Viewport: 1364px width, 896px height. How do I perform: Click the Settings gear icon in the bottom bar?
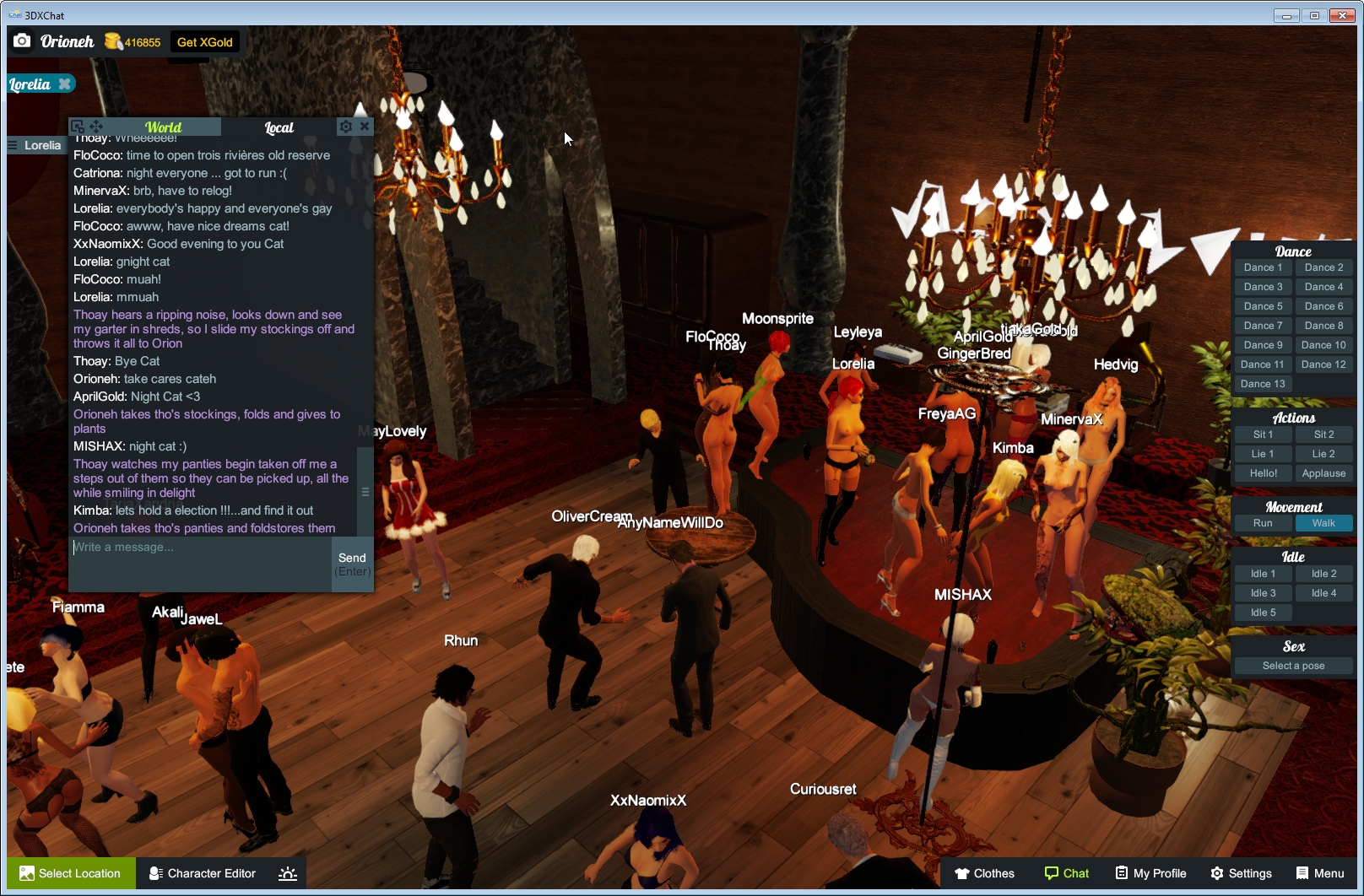1216,873
